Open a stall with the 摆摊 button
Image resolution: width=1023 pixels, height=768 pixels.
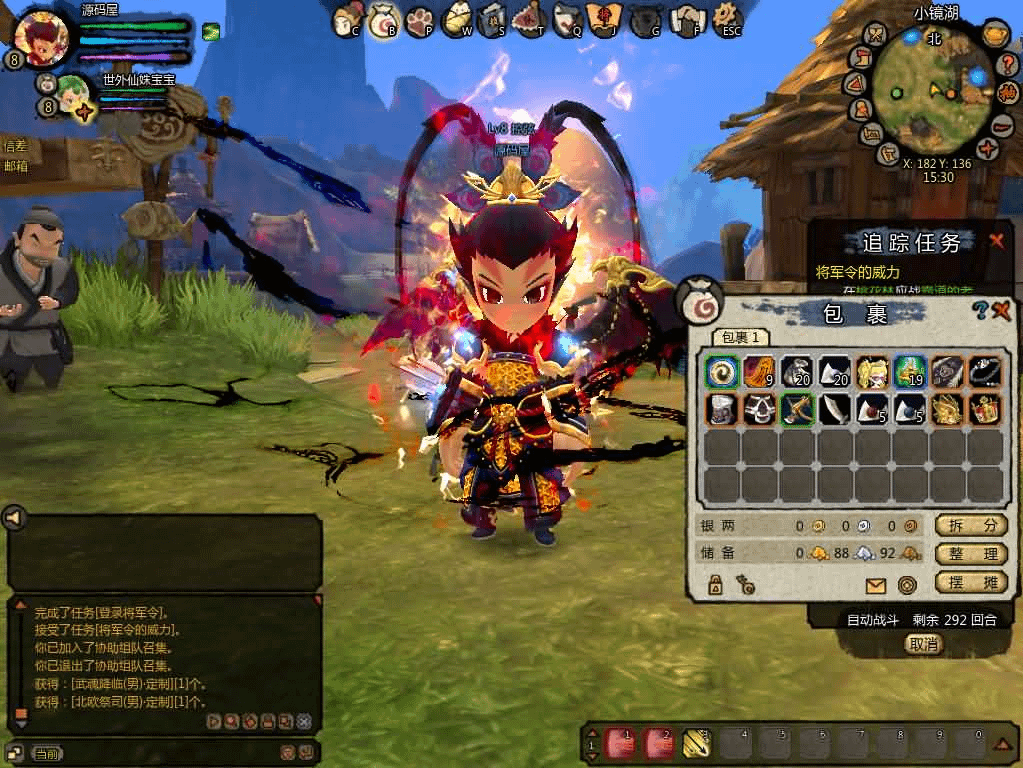pyautogui.click(x=970, y=582)
